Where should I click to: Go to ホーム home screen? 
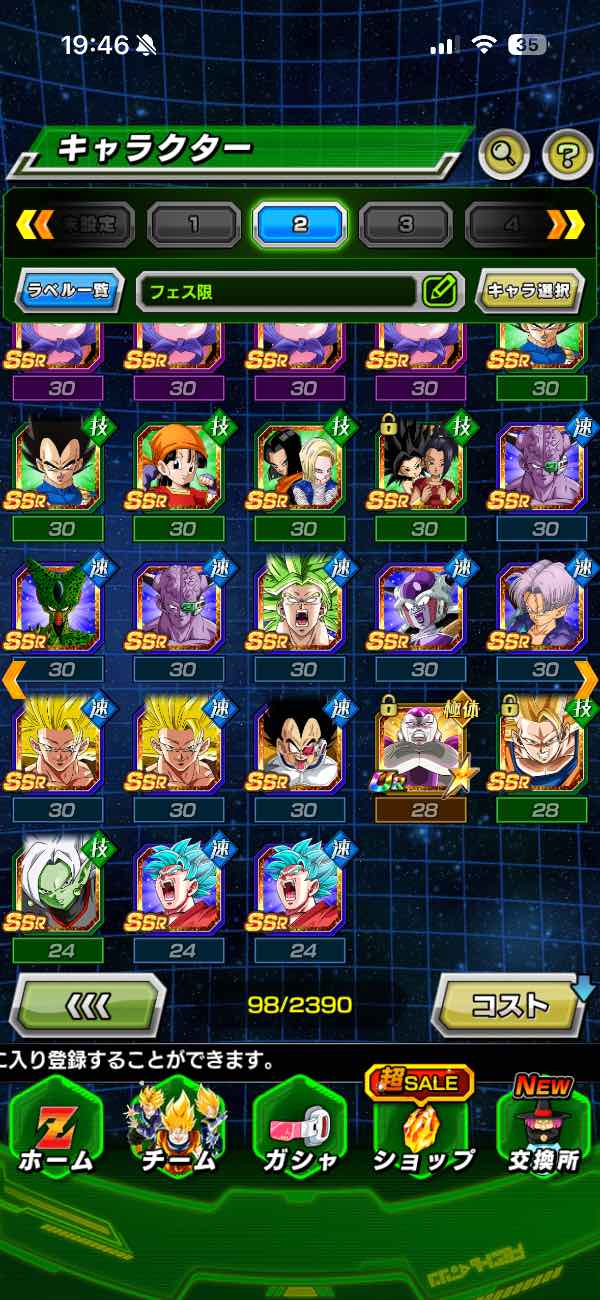pos(56,1129)
